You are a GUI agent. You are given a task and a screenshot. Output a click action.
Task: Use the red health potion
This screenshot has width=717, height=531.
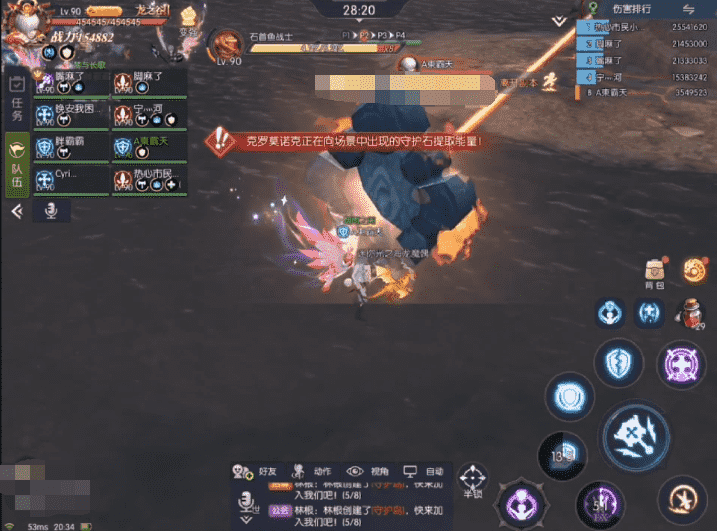[690, 313]
